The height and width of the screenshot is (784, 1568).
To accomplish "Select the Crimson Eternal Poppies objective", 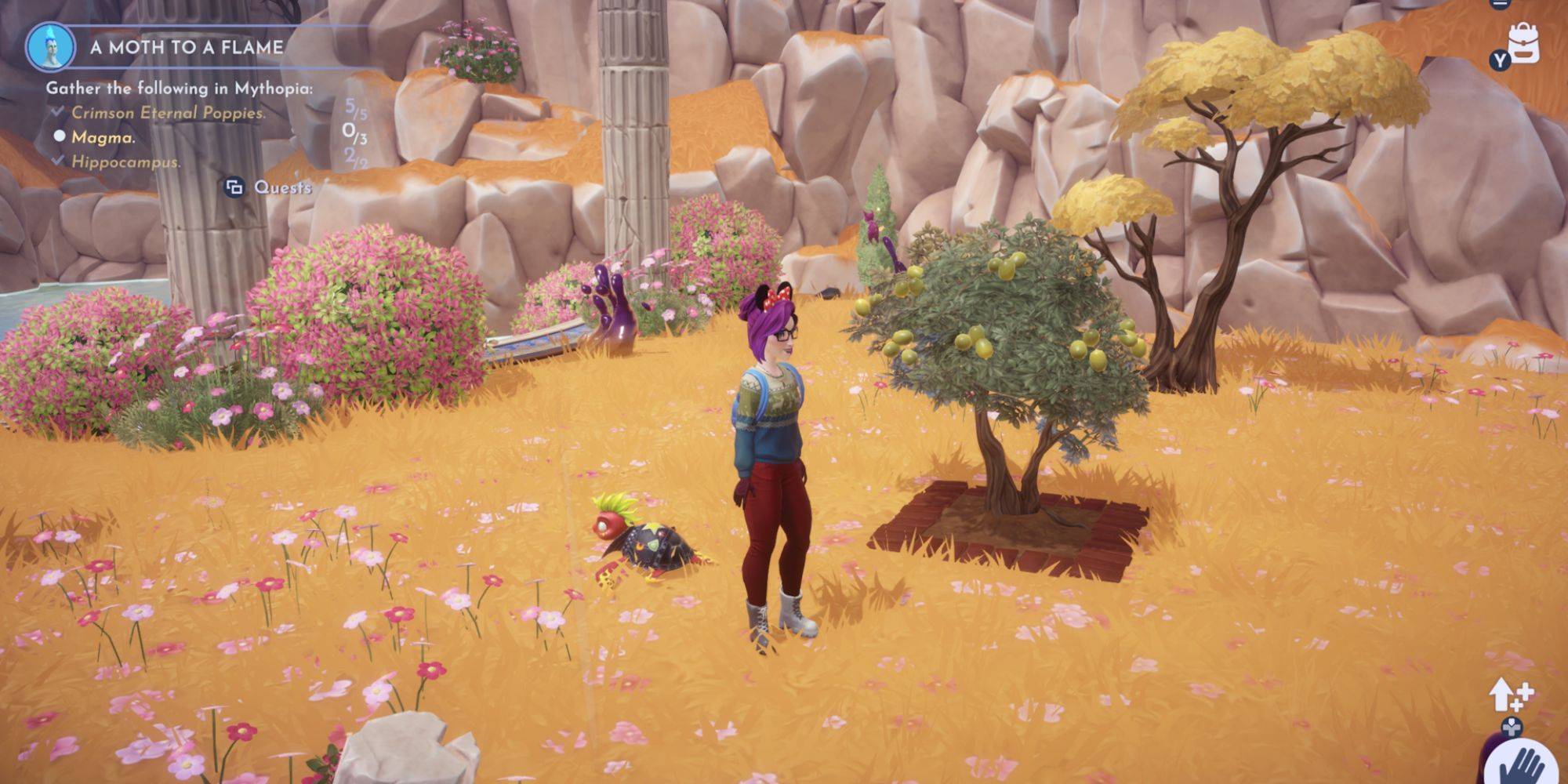I will pos(168,113).
